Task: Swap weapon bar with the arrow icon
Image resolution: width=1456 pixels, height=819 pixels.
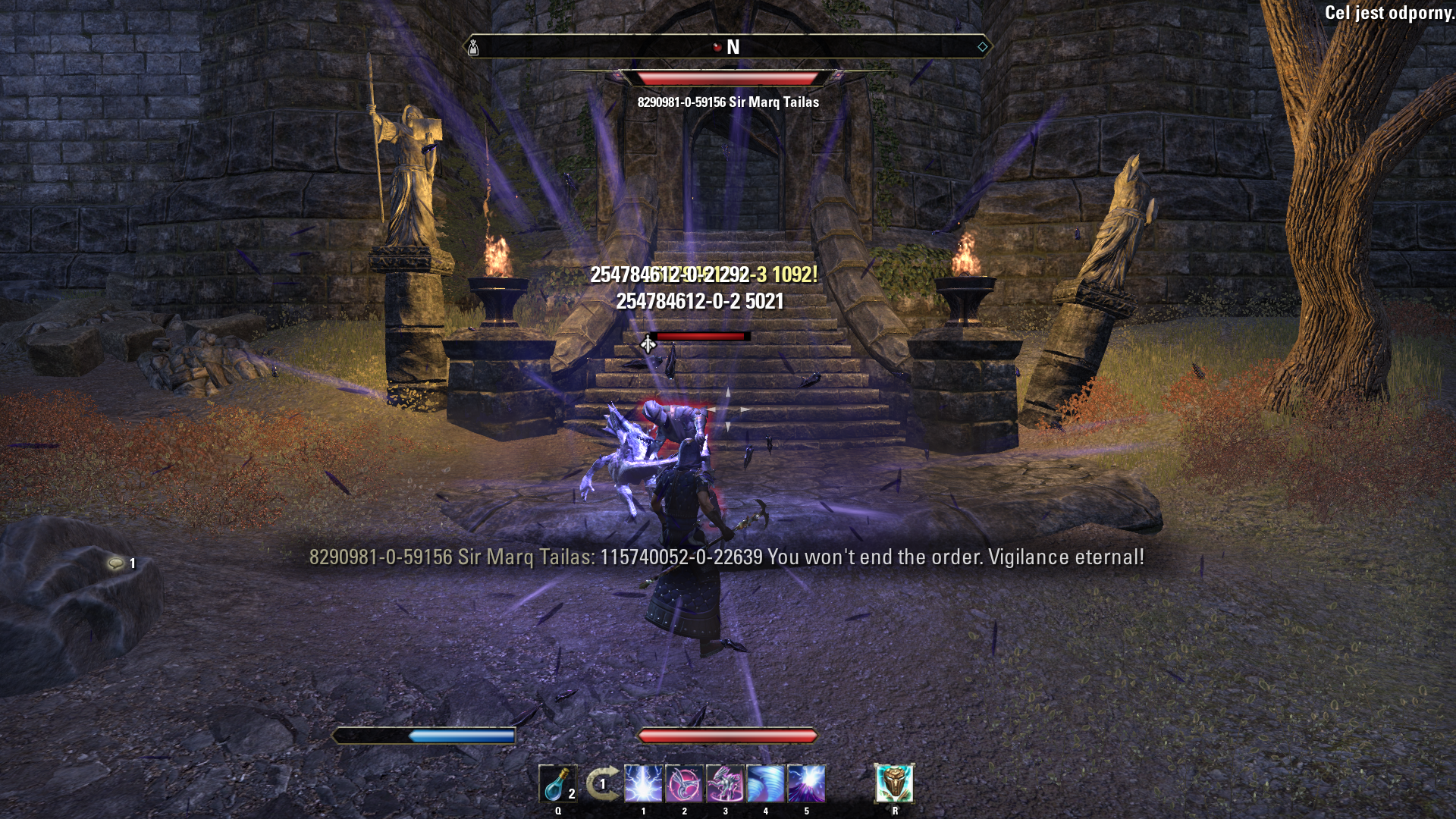Action: click(601, 784)
